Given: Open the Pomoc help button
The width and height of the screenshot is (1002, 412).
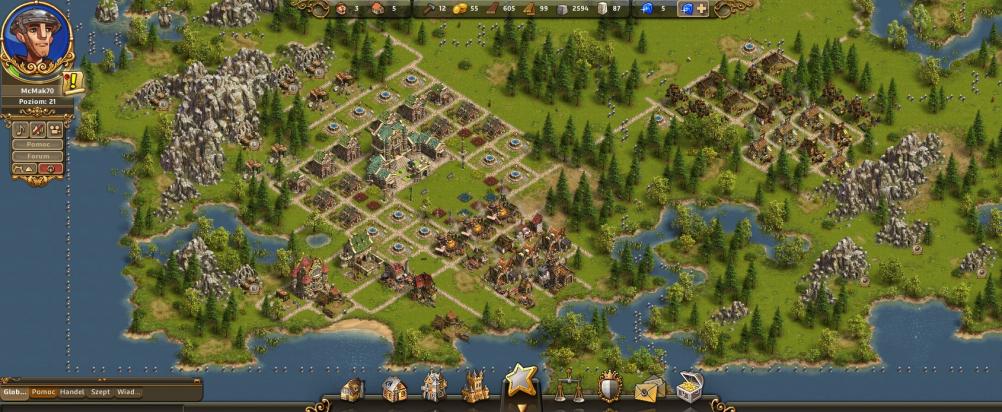Looking at the screenshot, I should [38, 144].
